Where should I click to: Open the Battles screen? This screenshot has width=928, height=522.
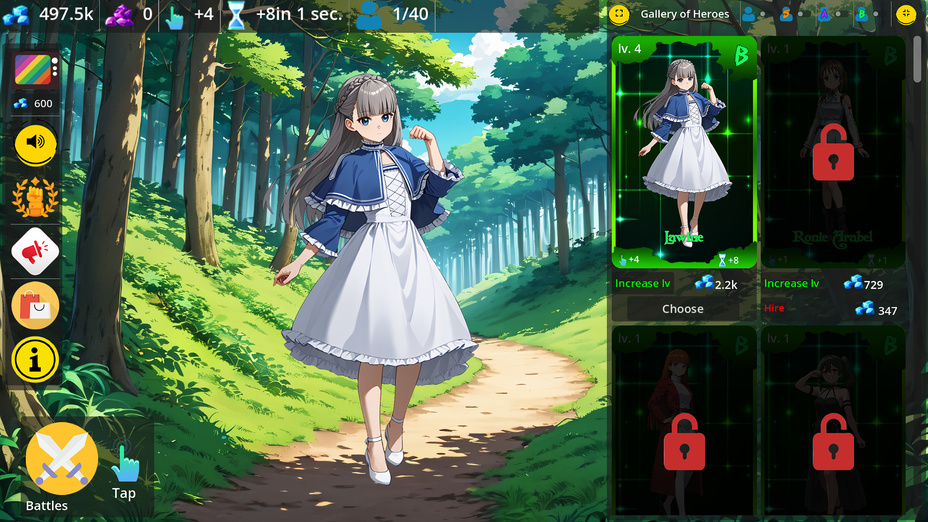61,460
